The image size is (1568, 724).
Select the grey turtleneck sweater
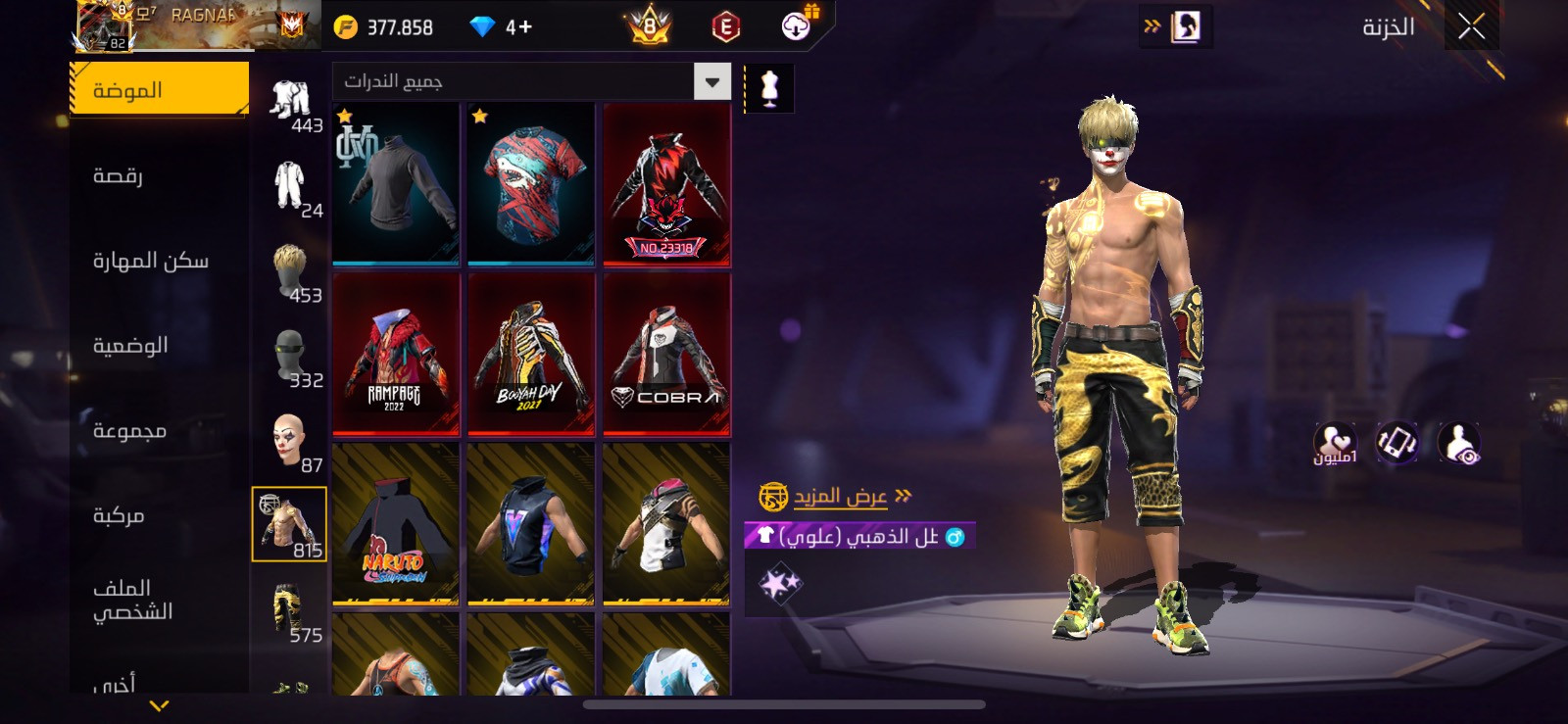click(396, 184)
